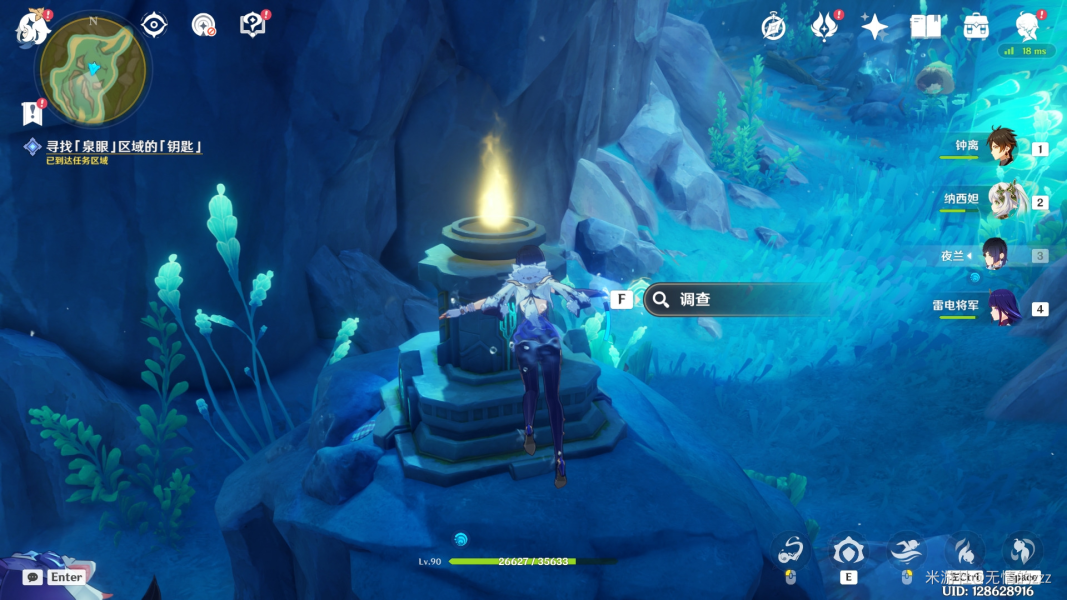Open the chat box speech bubble
1067x600 pixels.
pyautogui.click(x=33, y=577)
